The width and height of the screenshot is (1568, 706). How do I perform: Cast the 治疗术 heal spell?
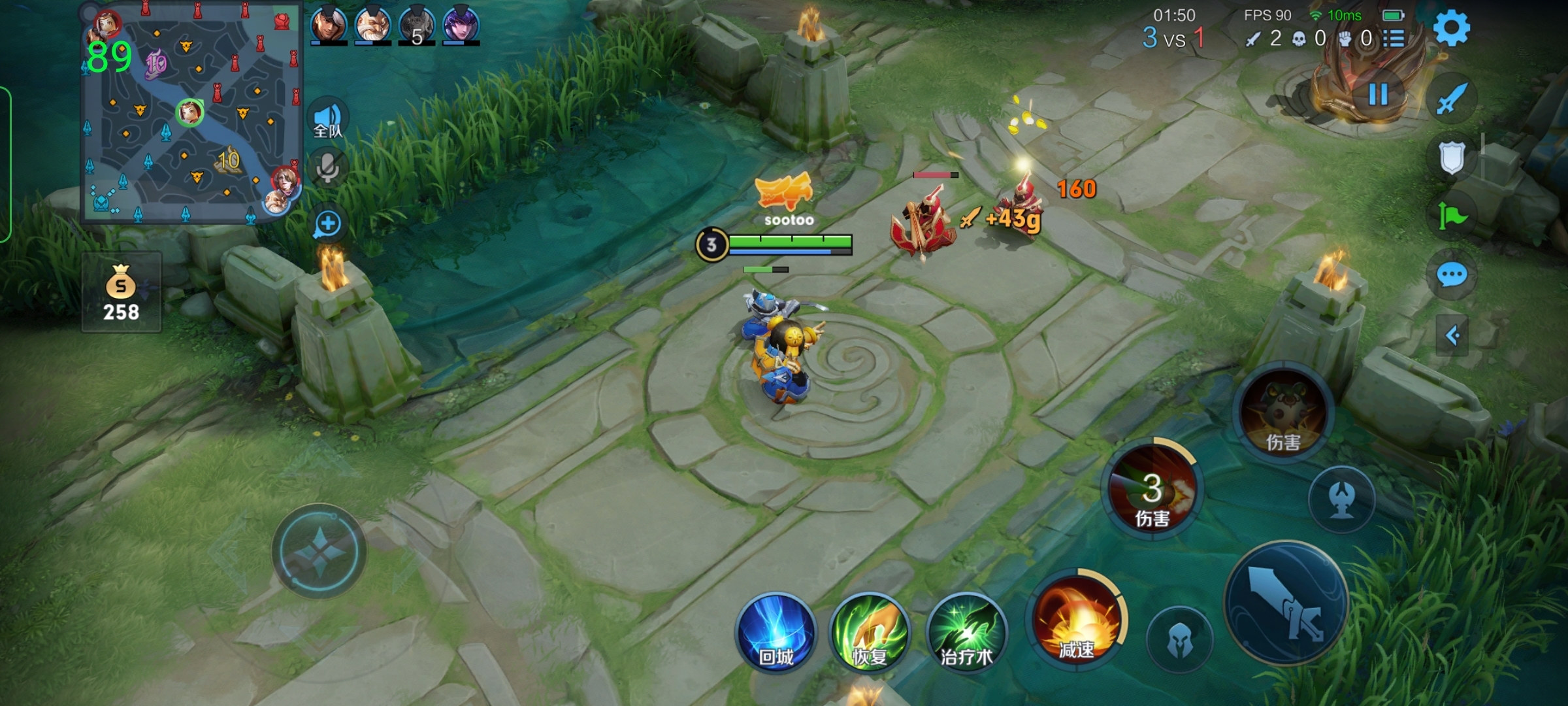pos(966,633)
